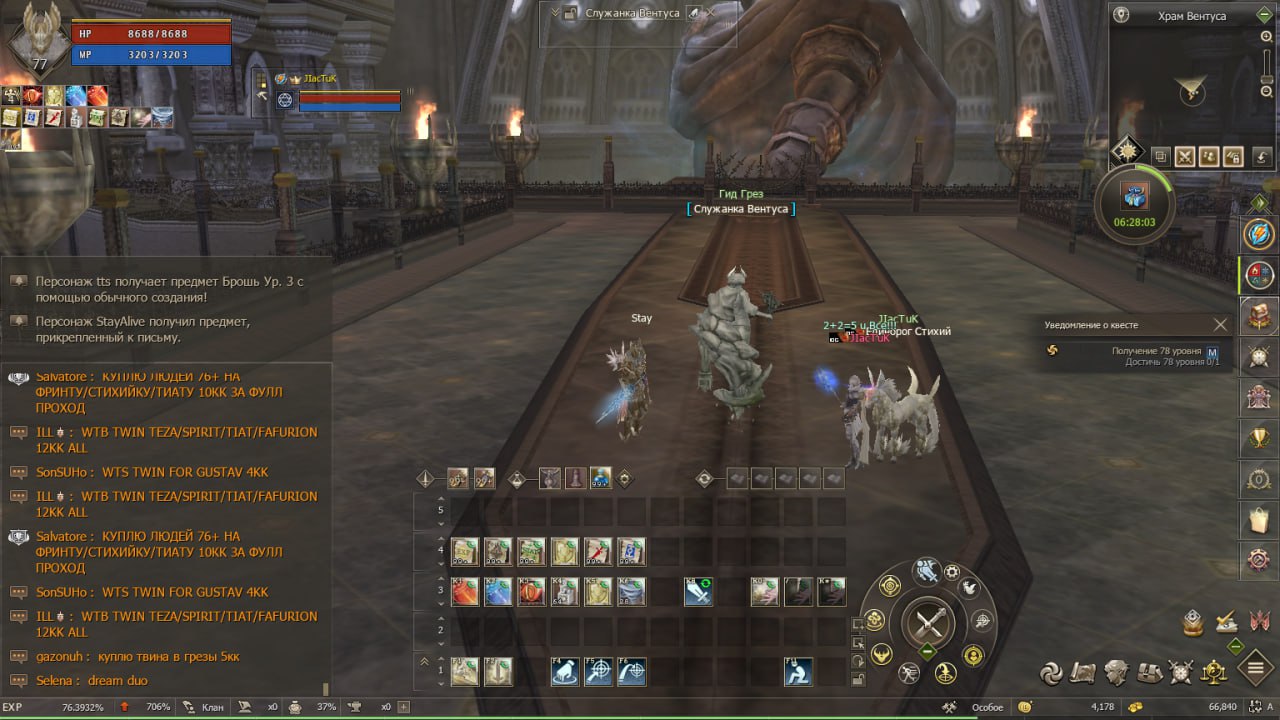The height and width of the screenshot is (720, 1280).
Task: Use the sit-down action icon
Action: pyautogui.click(x=798, y=671)
